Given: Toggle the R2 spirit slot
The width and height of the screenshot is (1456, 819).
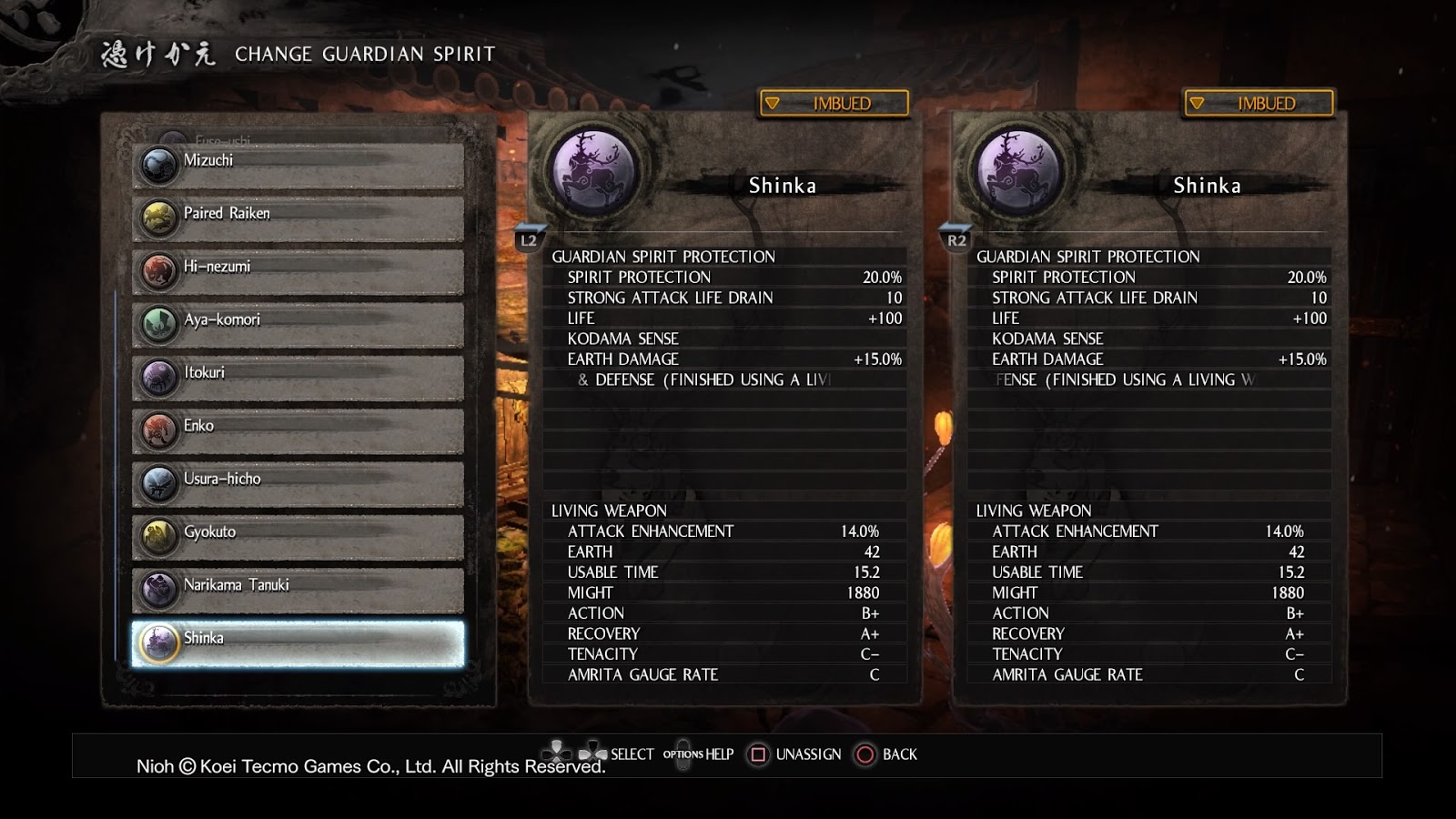Looking at the screenshot, I should pyautogui.click(x=956, y=240).
